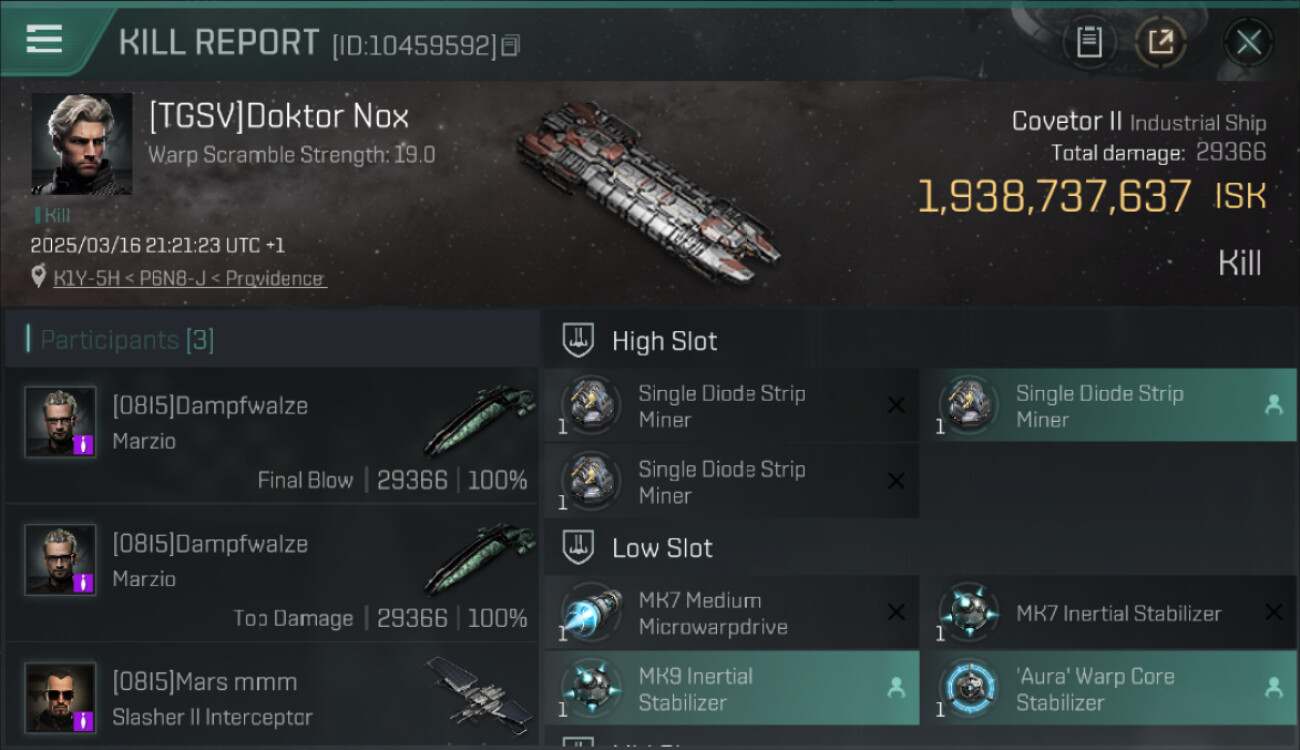
Task: Inspect the MK7 Medium Microwarpdrive module
Action: 731,613
